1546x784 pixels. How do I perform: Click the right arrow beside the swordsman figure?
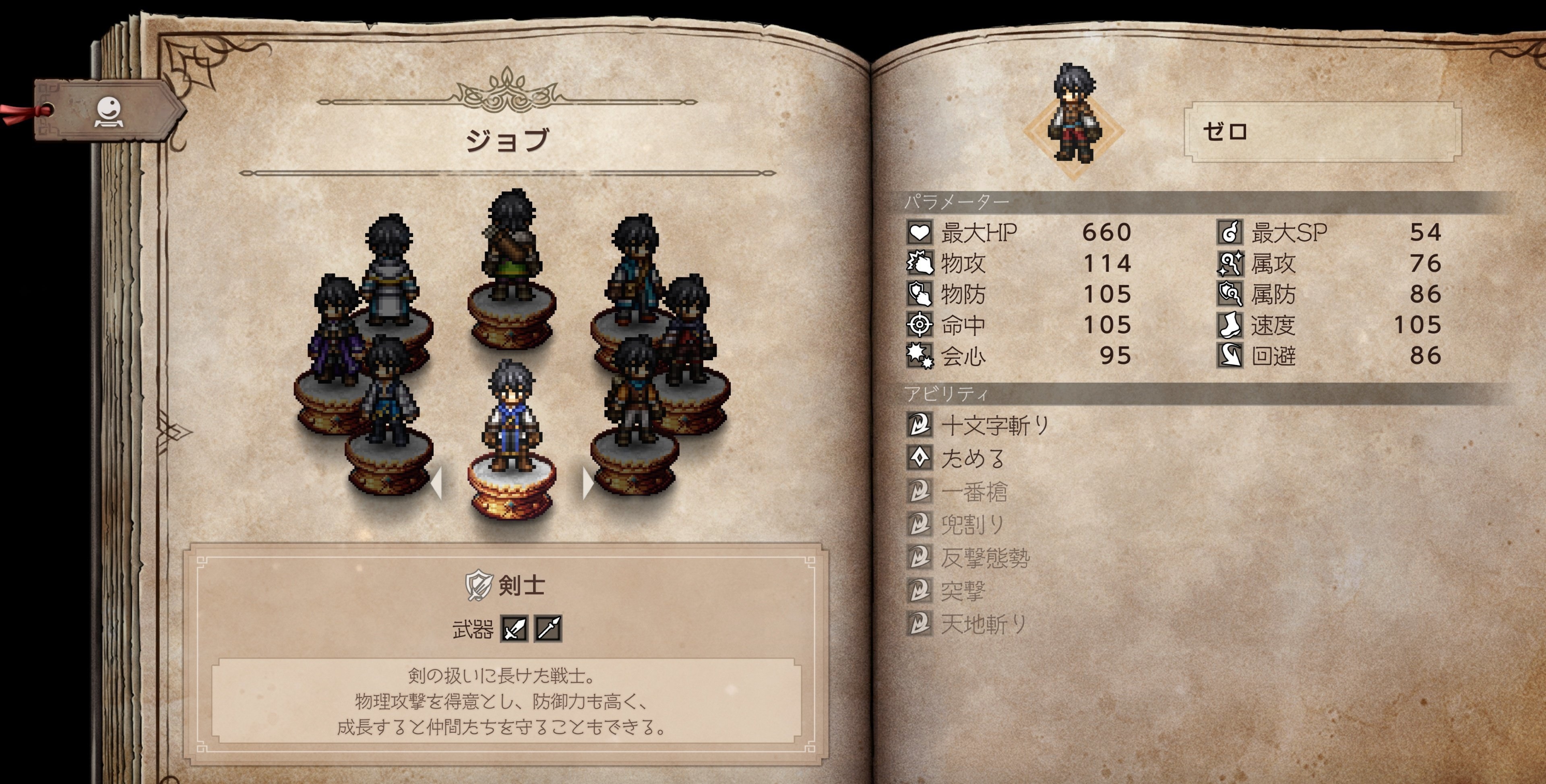pos(587,483)
